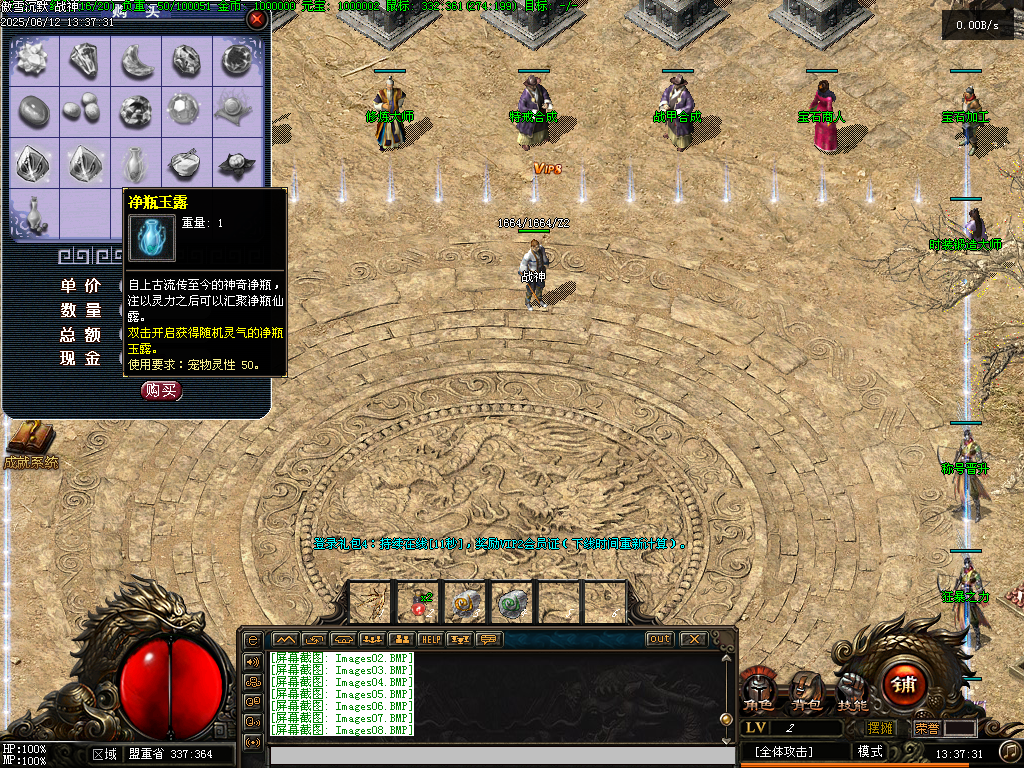The image size is (1024, 768).
Task: Click the red 铺 shop orb button
Action: click(904, 685)
